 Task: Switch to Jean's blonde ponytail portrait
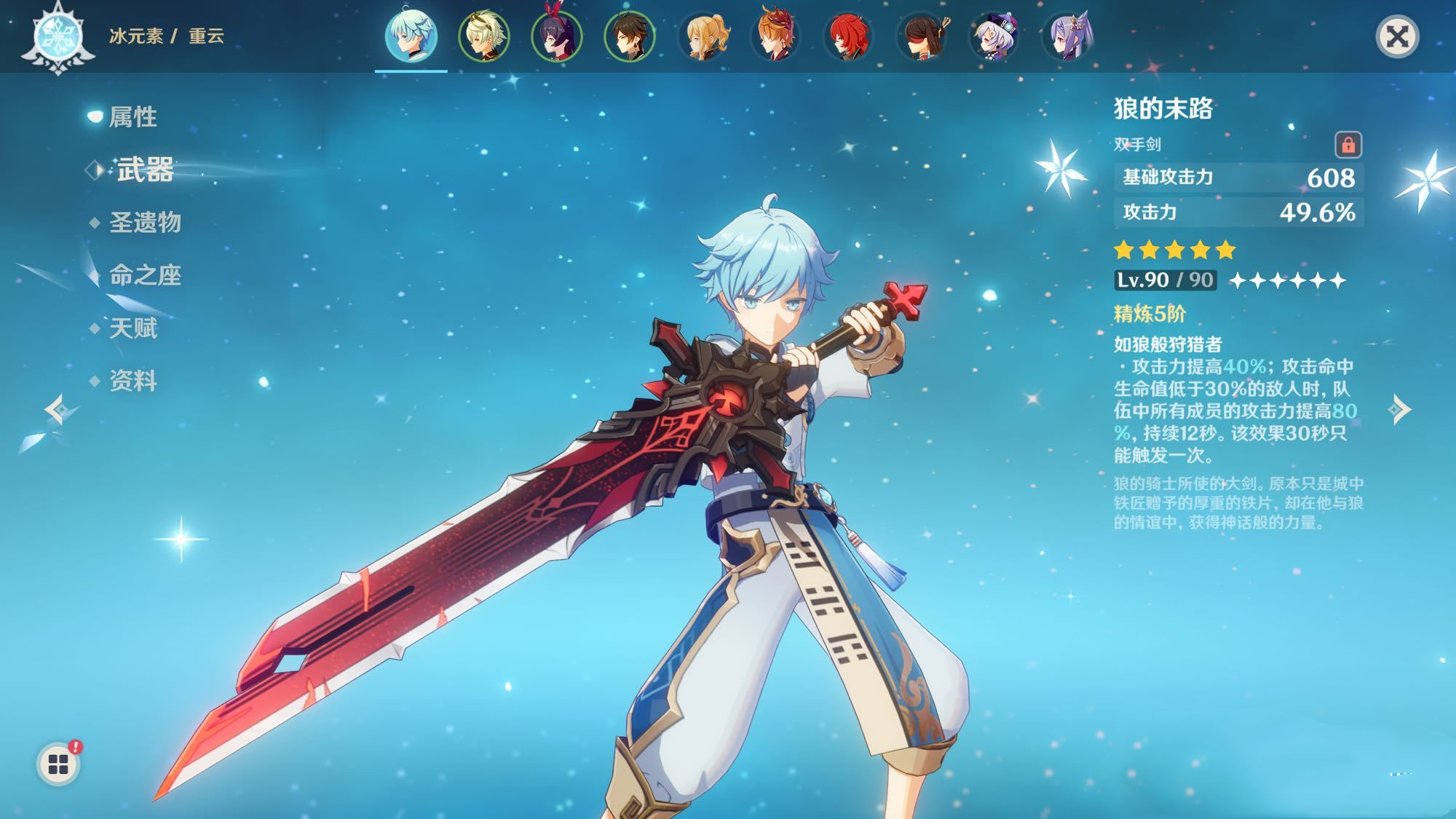703,35
